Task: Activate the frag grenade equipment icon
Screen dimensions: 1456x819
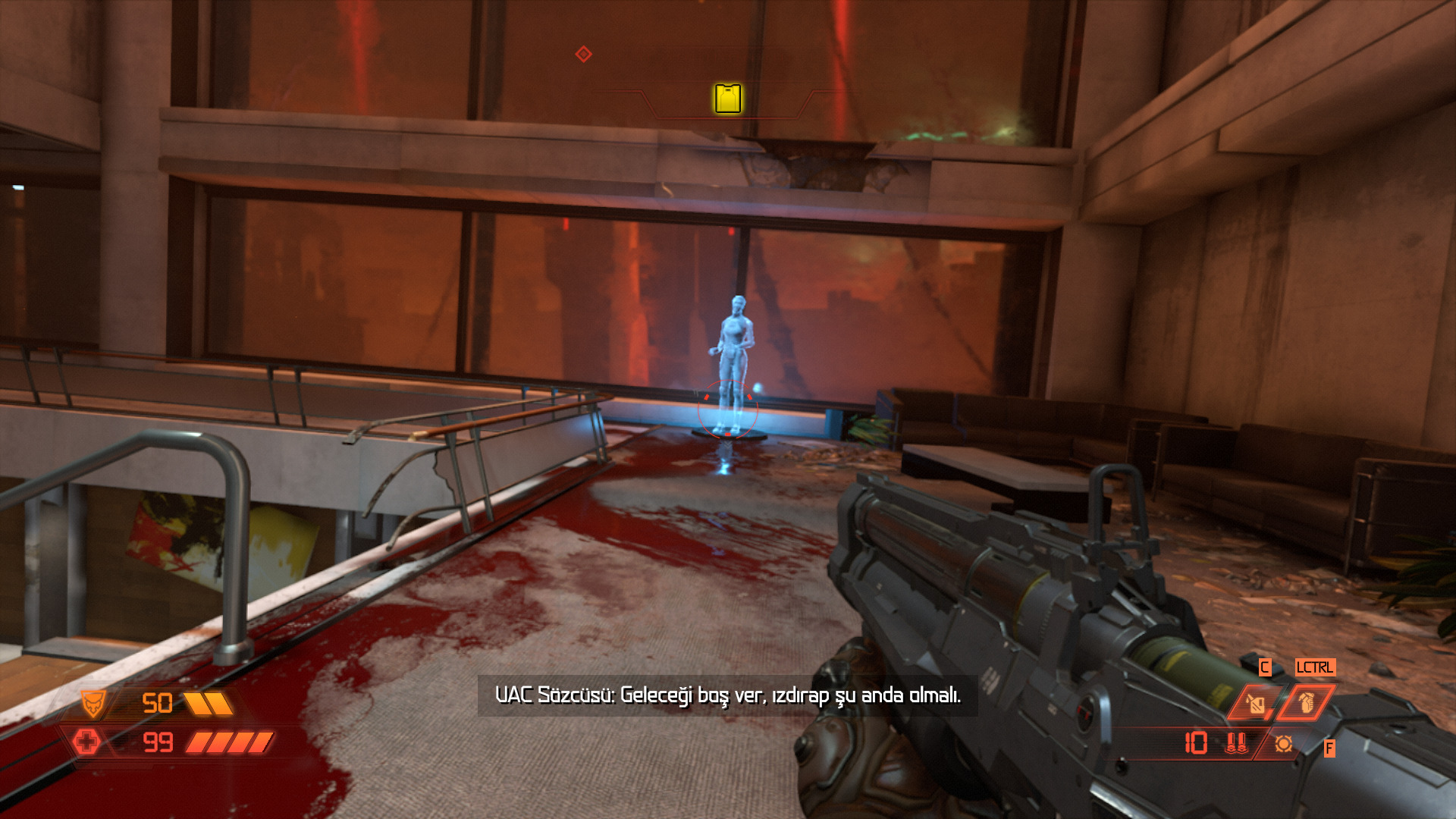Action: 1306,704
